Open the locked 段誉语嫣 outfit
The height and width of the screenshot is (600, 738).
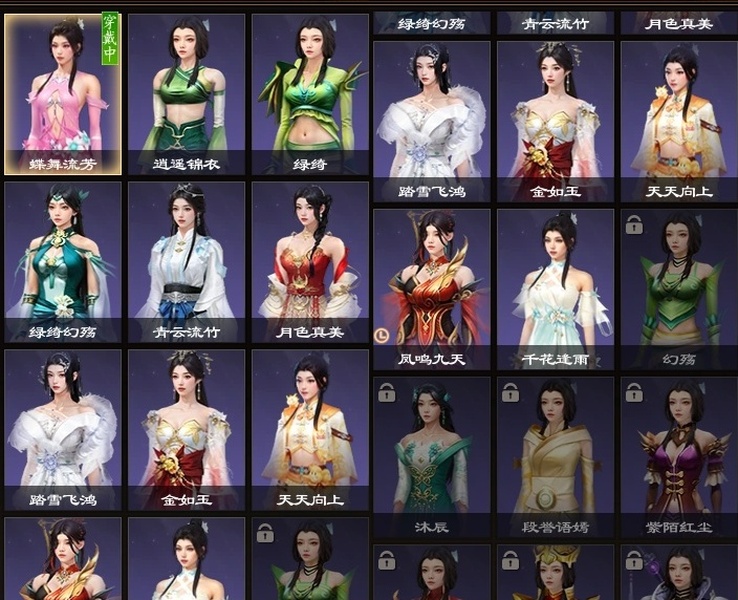point(555,456)
